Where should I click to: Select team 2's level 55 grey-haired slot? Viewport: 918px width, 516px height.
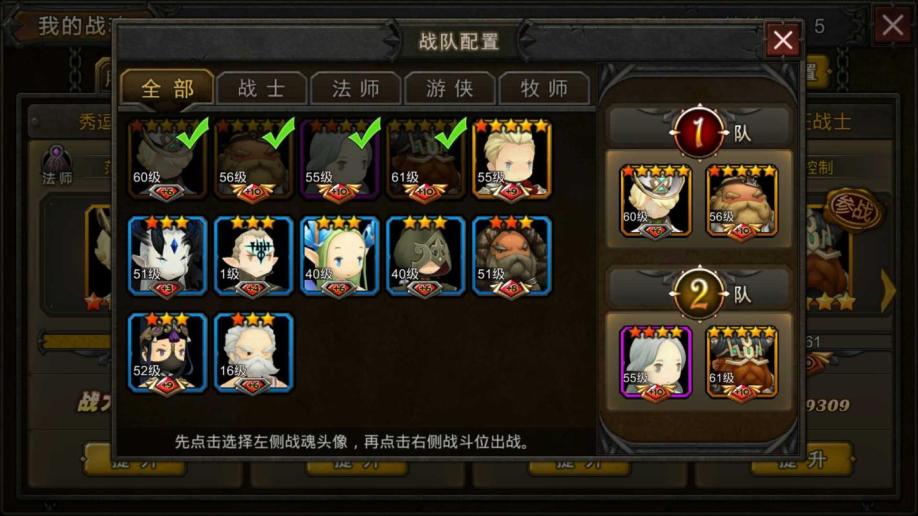656,362
